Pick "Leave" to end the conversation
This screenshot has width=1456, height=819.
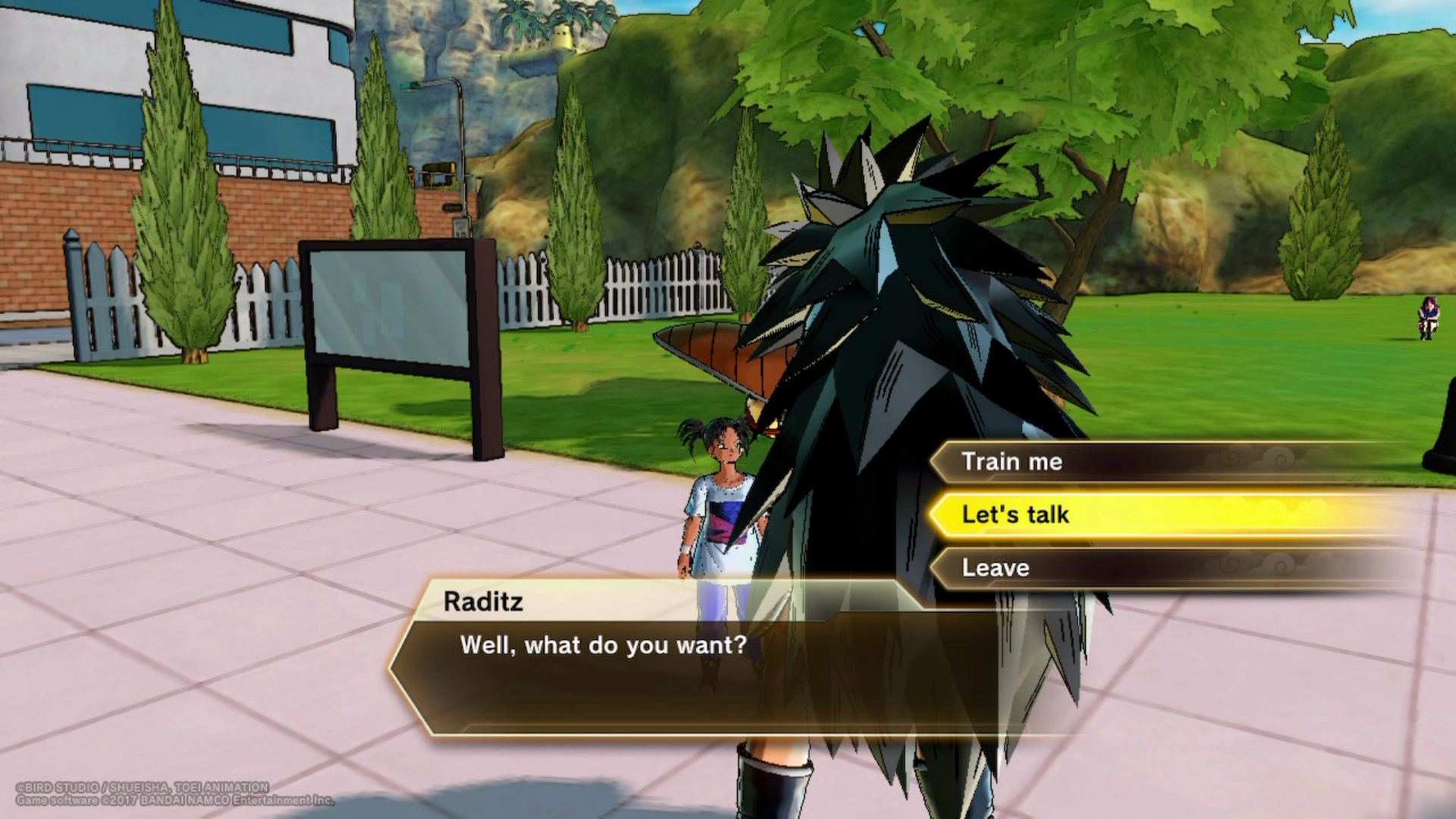point(996,568)
